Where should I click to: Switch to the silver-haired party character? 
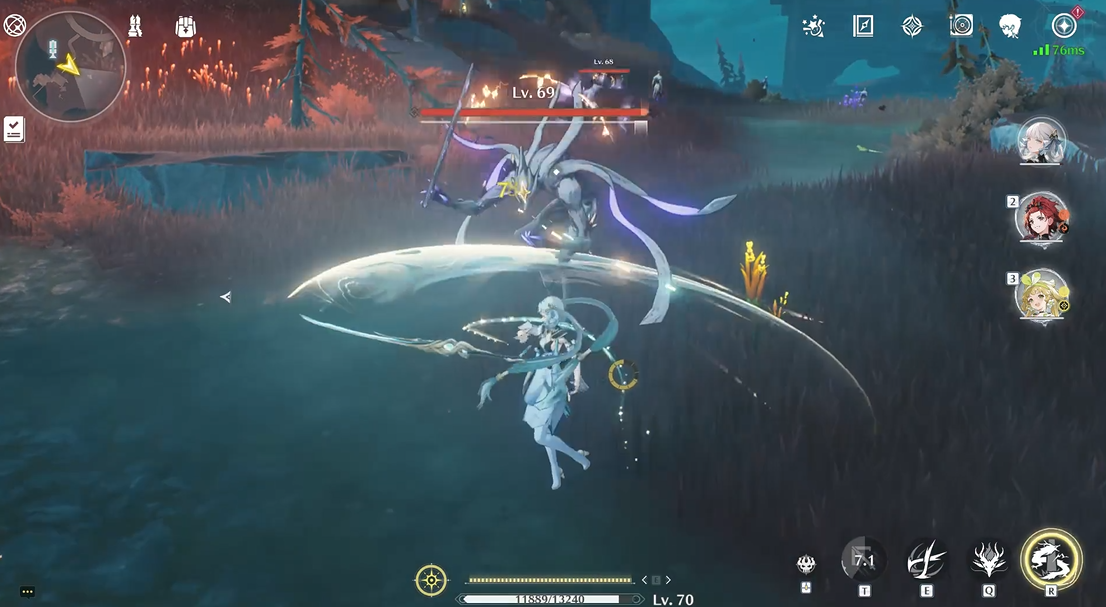(1041, 141)
